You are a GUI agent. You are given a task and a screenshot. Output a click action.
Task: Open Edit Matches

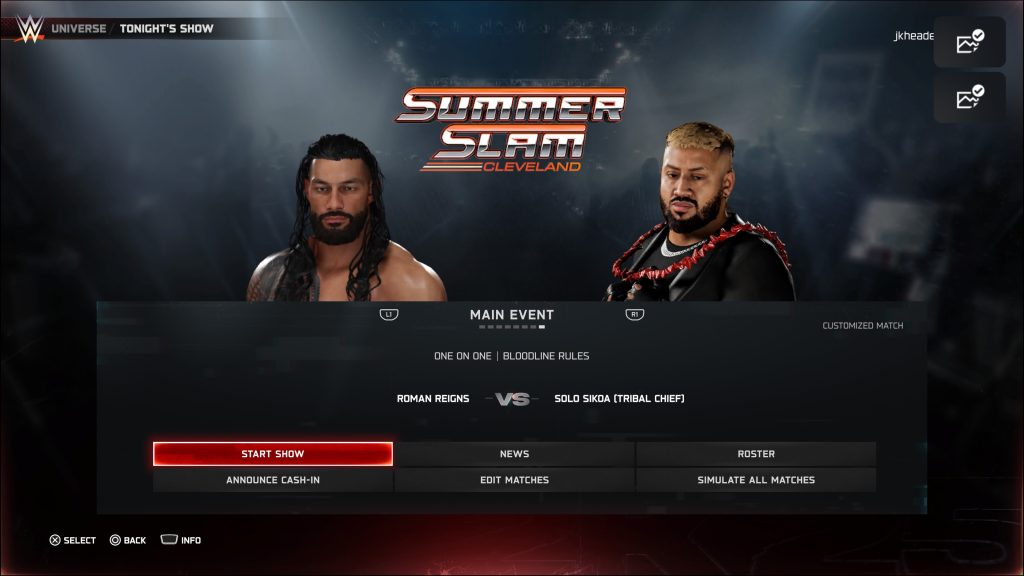tap(514, 480)
